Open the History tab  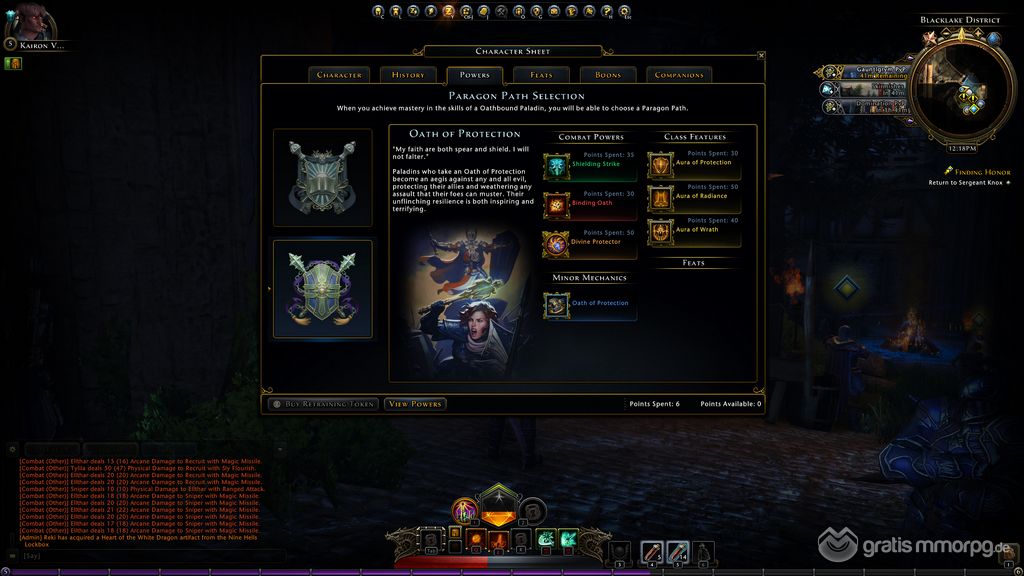pyautogui.click(x=408, y=75)
